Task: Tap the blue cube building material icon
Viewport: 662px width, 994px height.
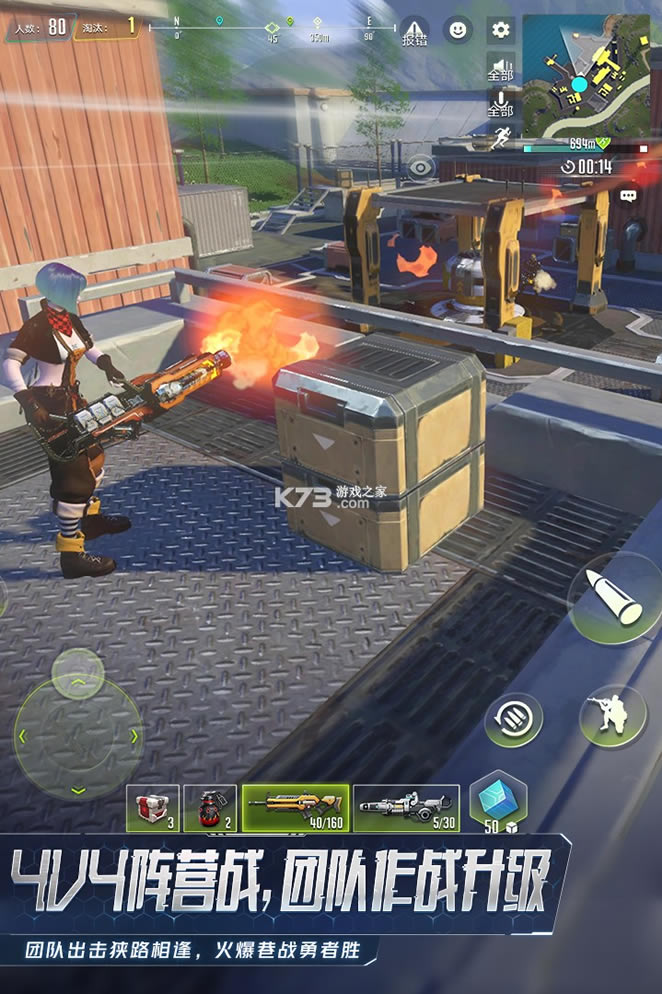Action: pyautogui.click(x=498, y=802)
